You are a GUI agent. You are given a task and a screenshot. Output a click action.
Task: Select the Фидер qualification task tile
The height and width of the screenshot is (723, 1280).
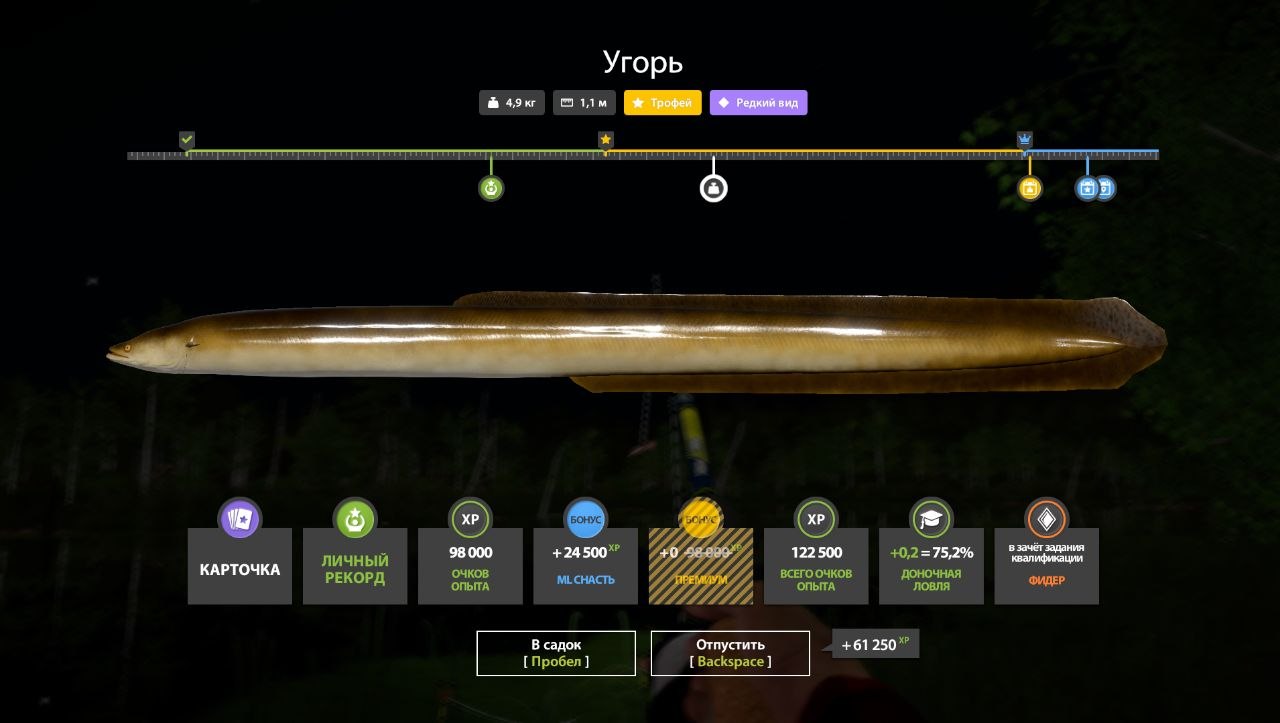tap(1046, 566)
